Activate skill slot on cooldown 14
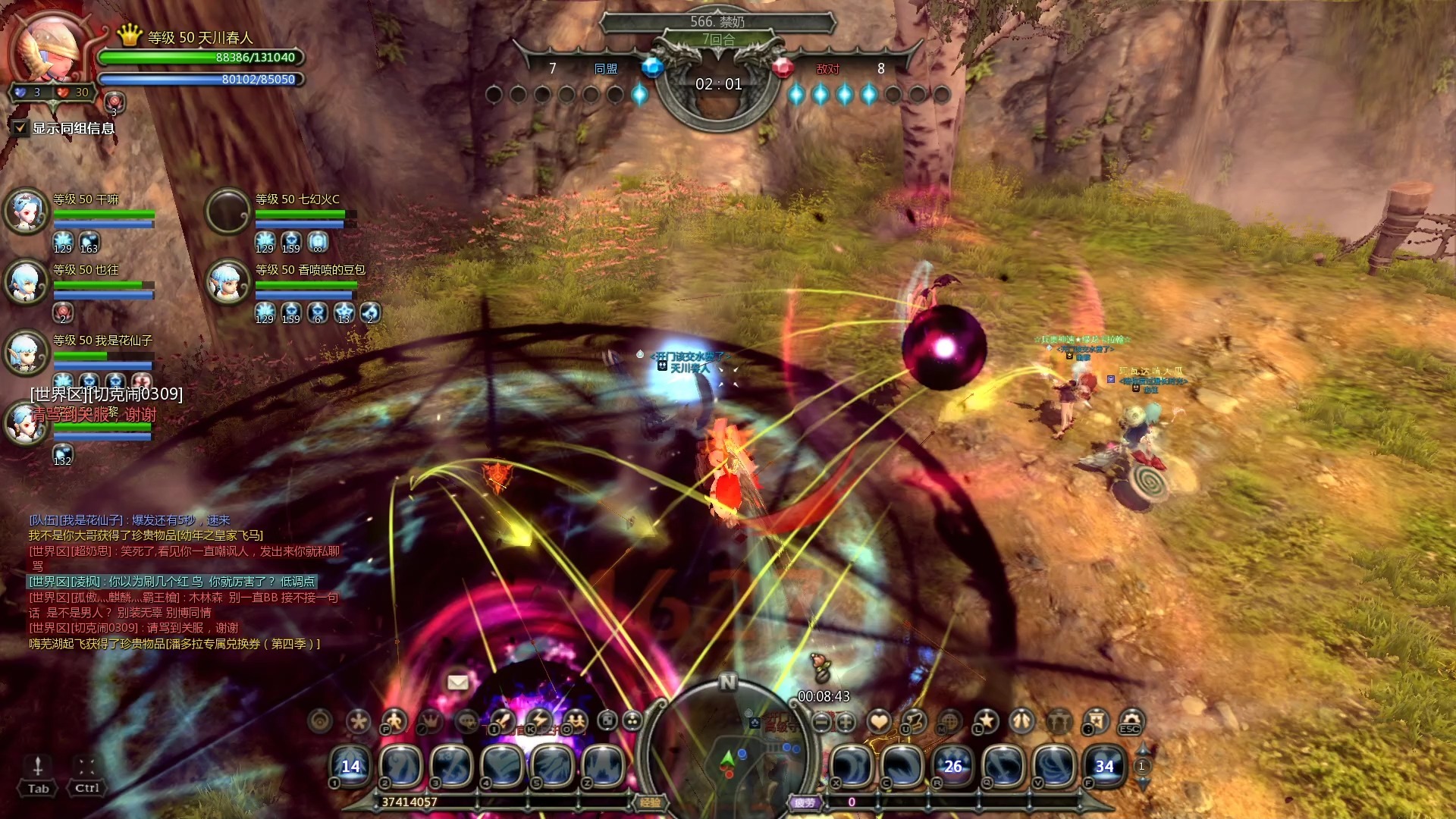The width and height of the screenshot is (1456, 819). (350, 766)
